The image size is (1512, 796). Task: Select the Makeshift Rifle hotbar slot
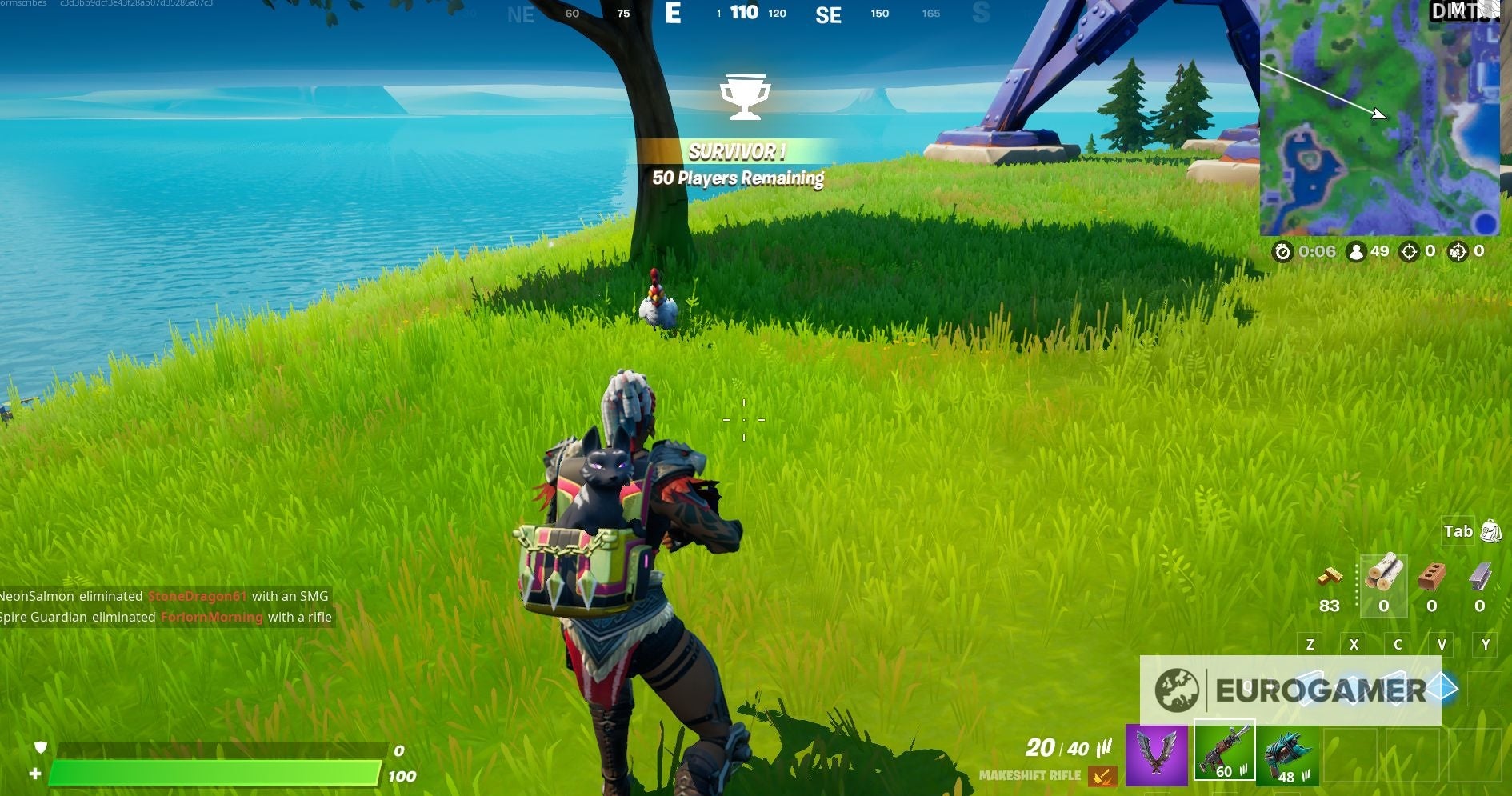(x=1224, y=752)
